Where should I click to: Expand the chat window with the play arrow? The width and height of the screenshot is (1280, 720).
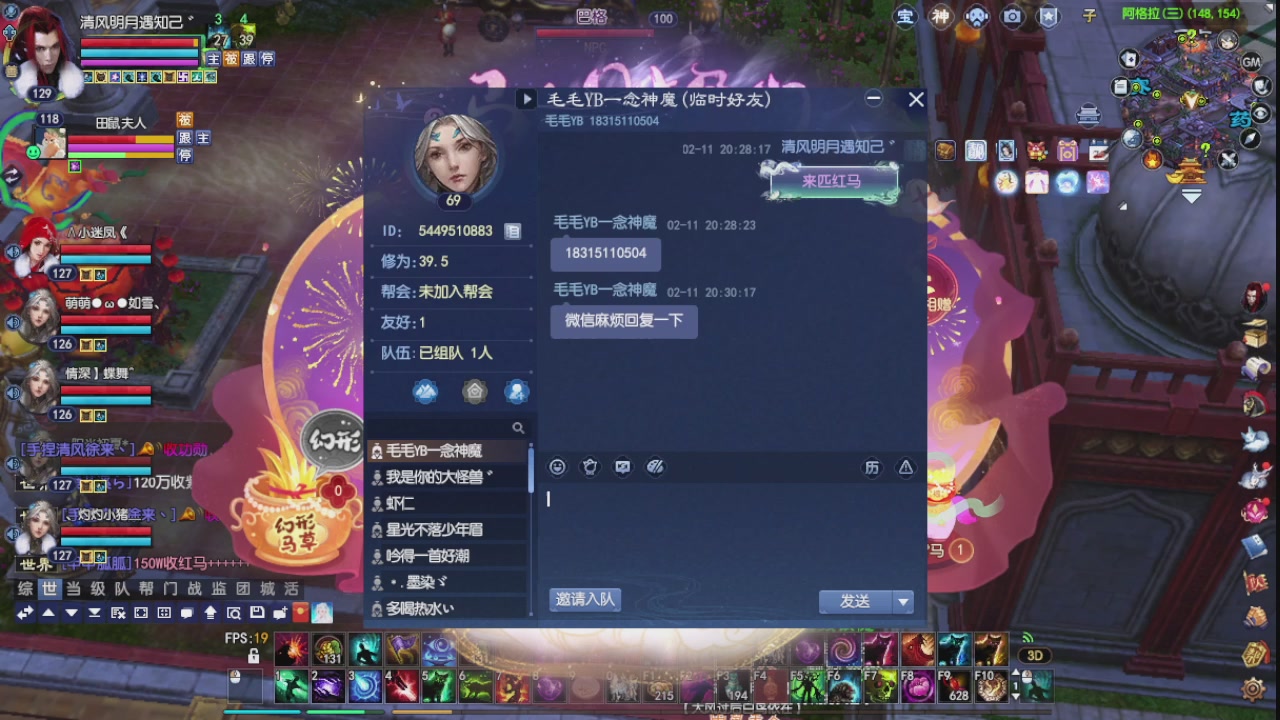(x=527, y=98)
